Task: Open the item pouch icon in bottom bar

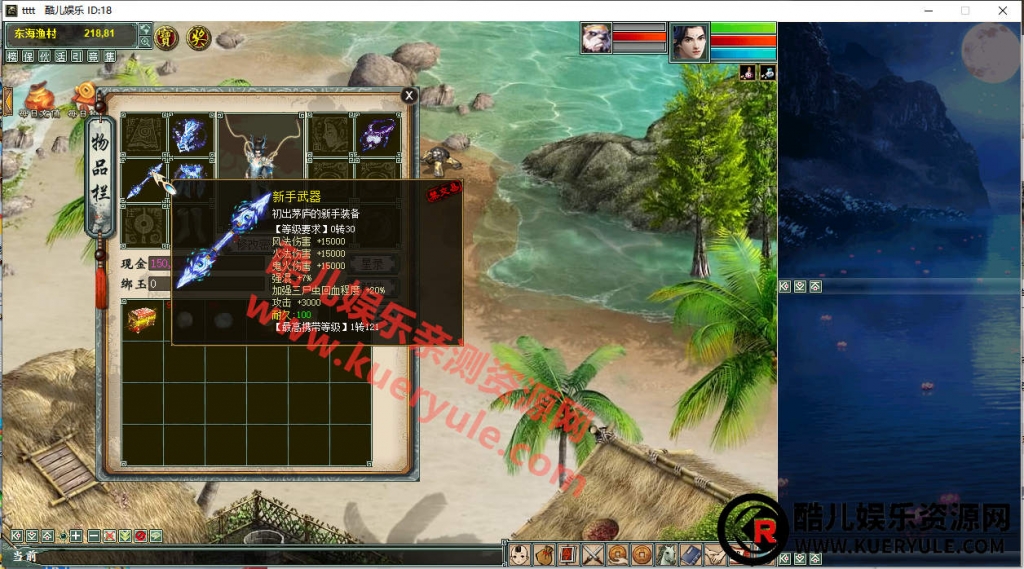Action: tap(544, 554)
